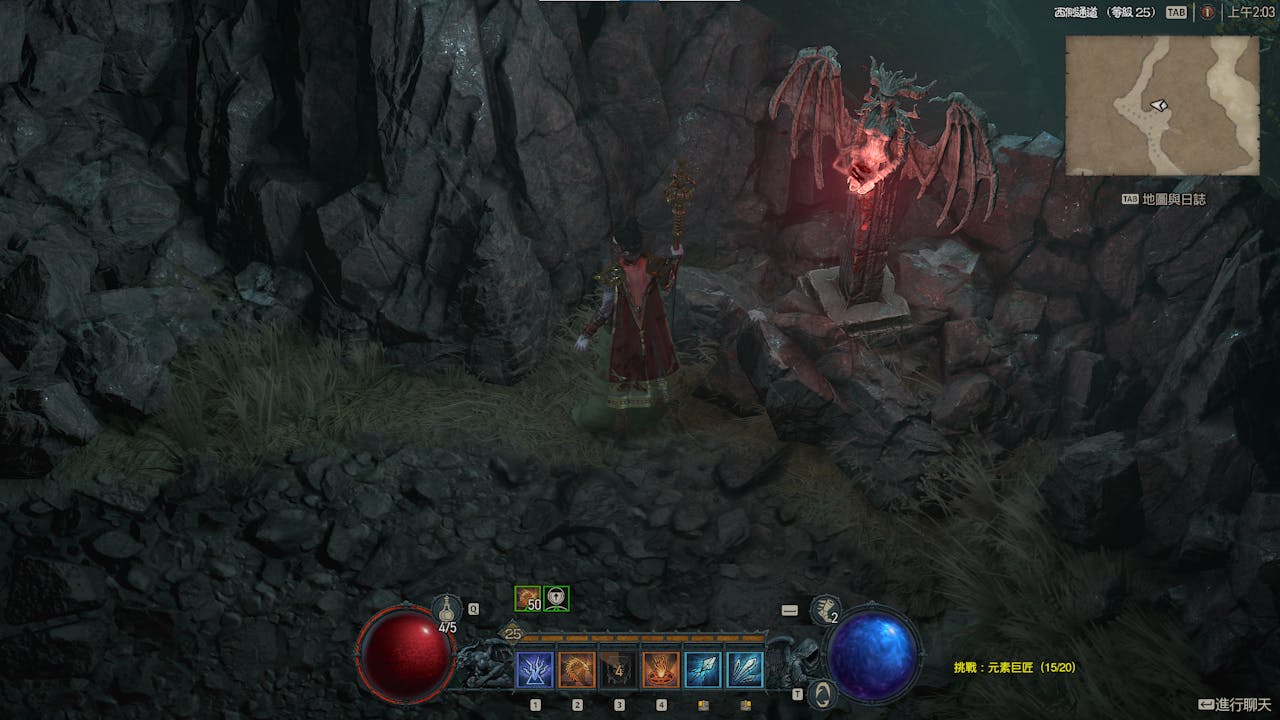Cast the fiery hand skill in slot 4
This screenshot has height=720, width=1280.
[x=661, y=669]
